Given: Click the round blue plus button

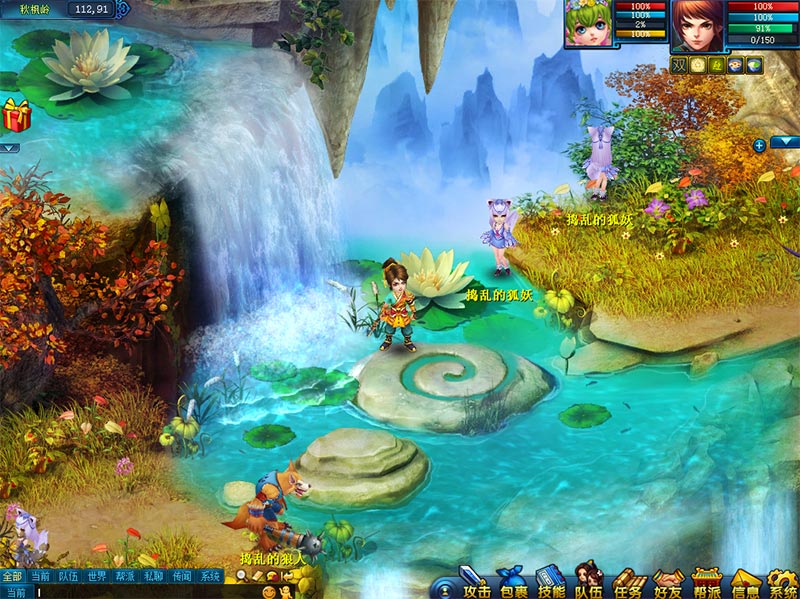Looking at the screenshot, I should click(x=759, y=145).
